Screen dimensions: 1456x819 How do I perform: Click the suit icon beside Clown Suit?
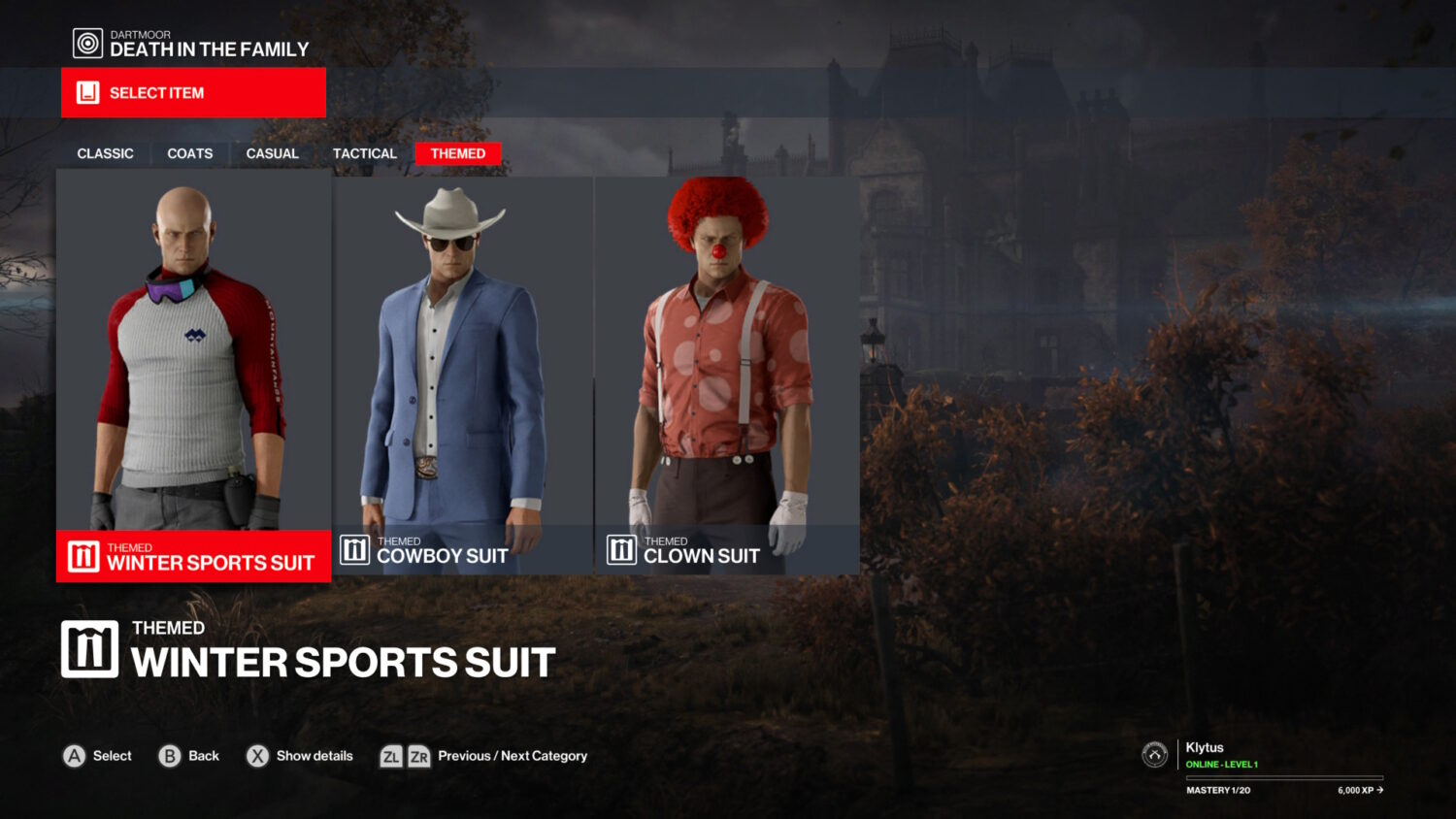620,549
